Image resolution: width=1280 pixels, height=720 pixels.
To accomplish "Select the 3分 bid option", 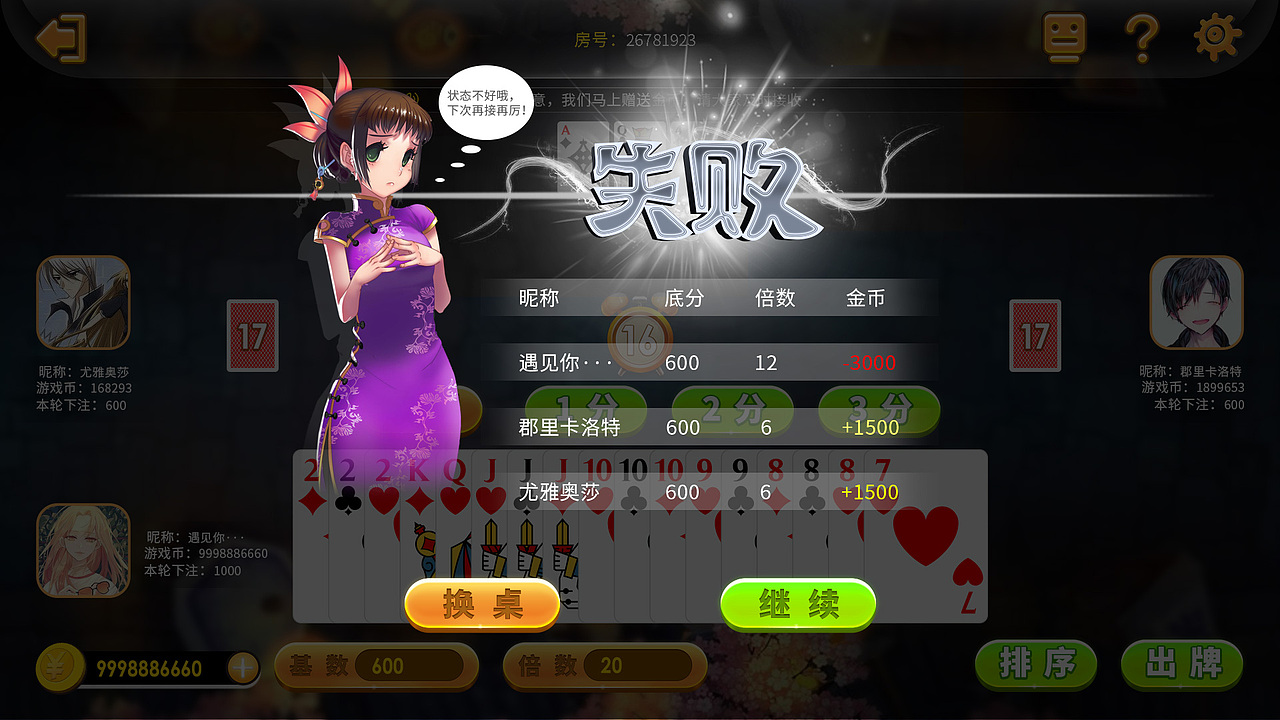I will (879, 408).
